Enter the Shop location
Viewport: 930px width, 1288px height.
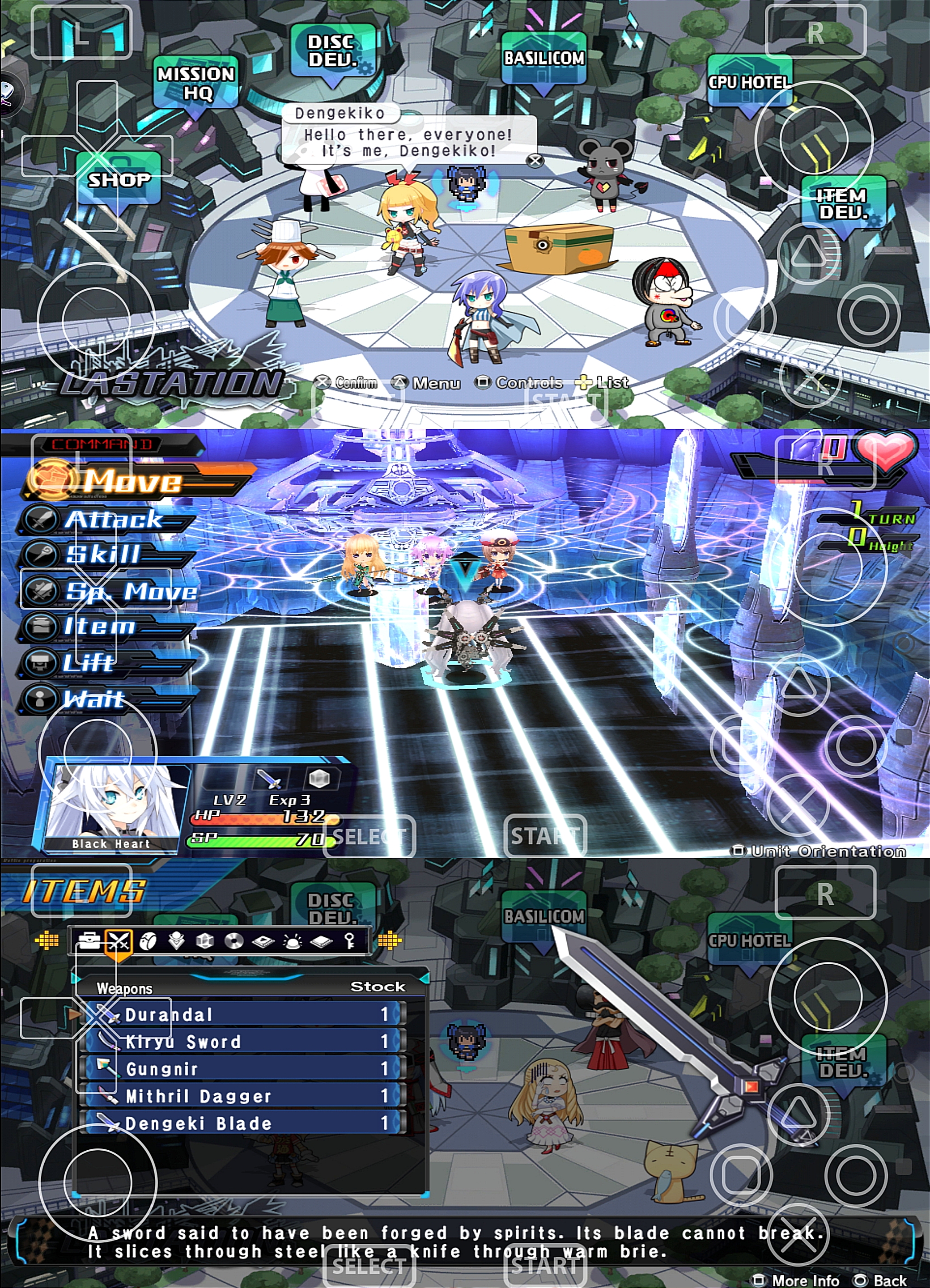119,180
